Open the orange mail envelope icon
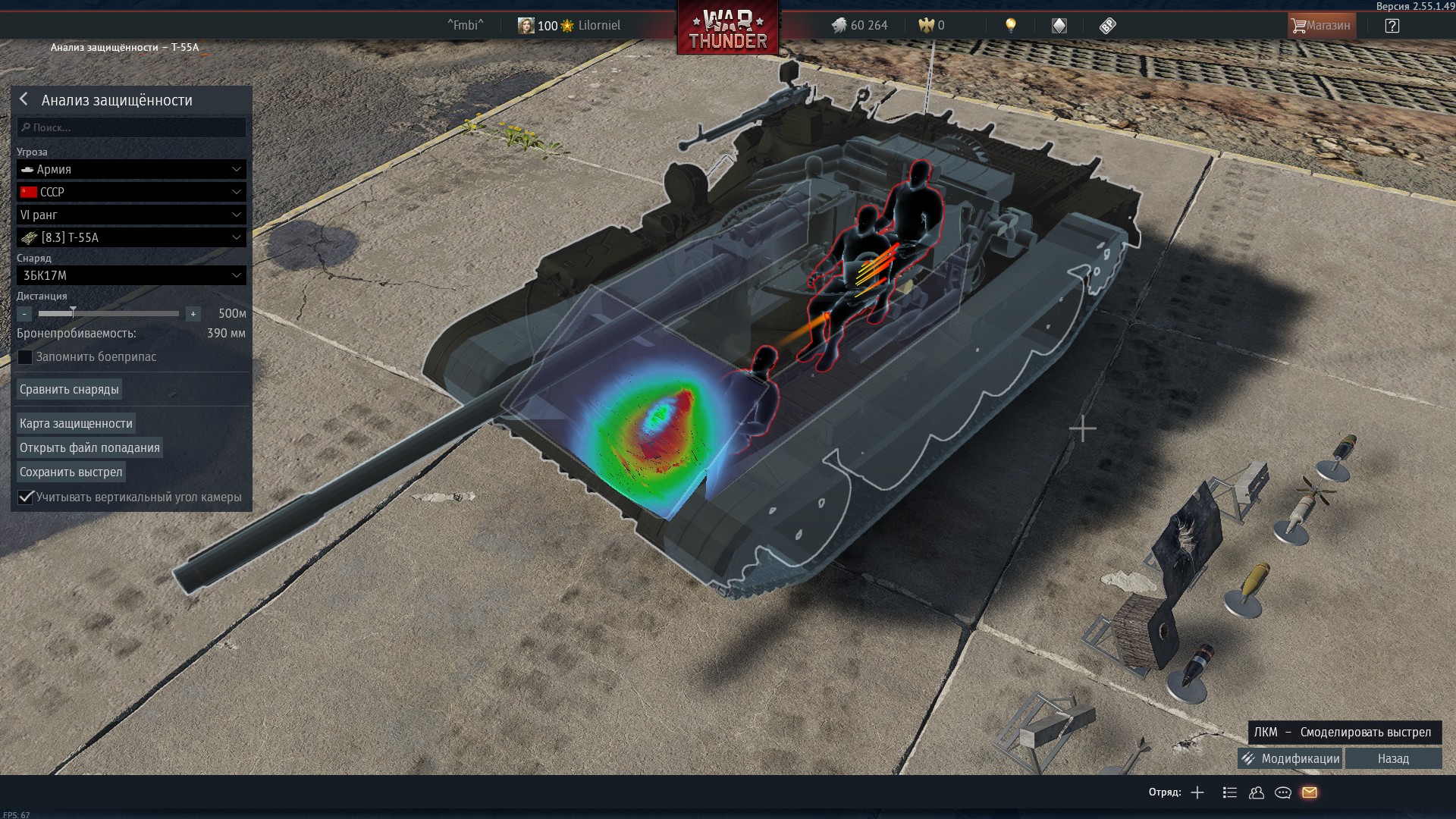Image resolution: width=1456 pixels, height=819 pixels. pyautogui.click(x=1310, y=792)
